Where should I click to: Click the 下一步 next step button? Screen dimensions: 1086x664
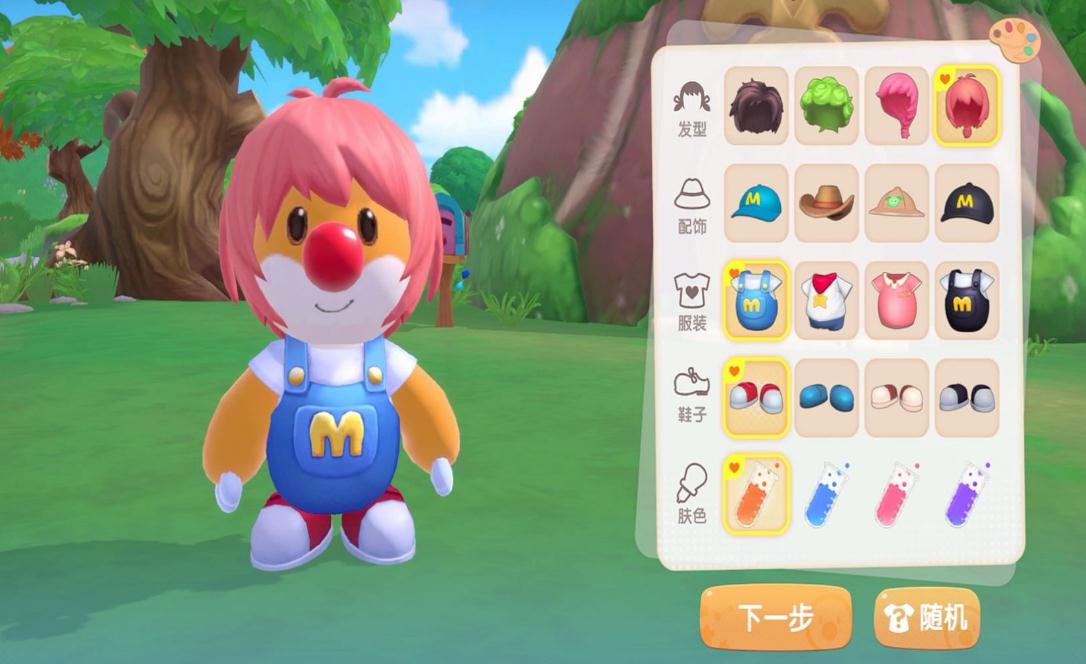(x=775, y=617)
